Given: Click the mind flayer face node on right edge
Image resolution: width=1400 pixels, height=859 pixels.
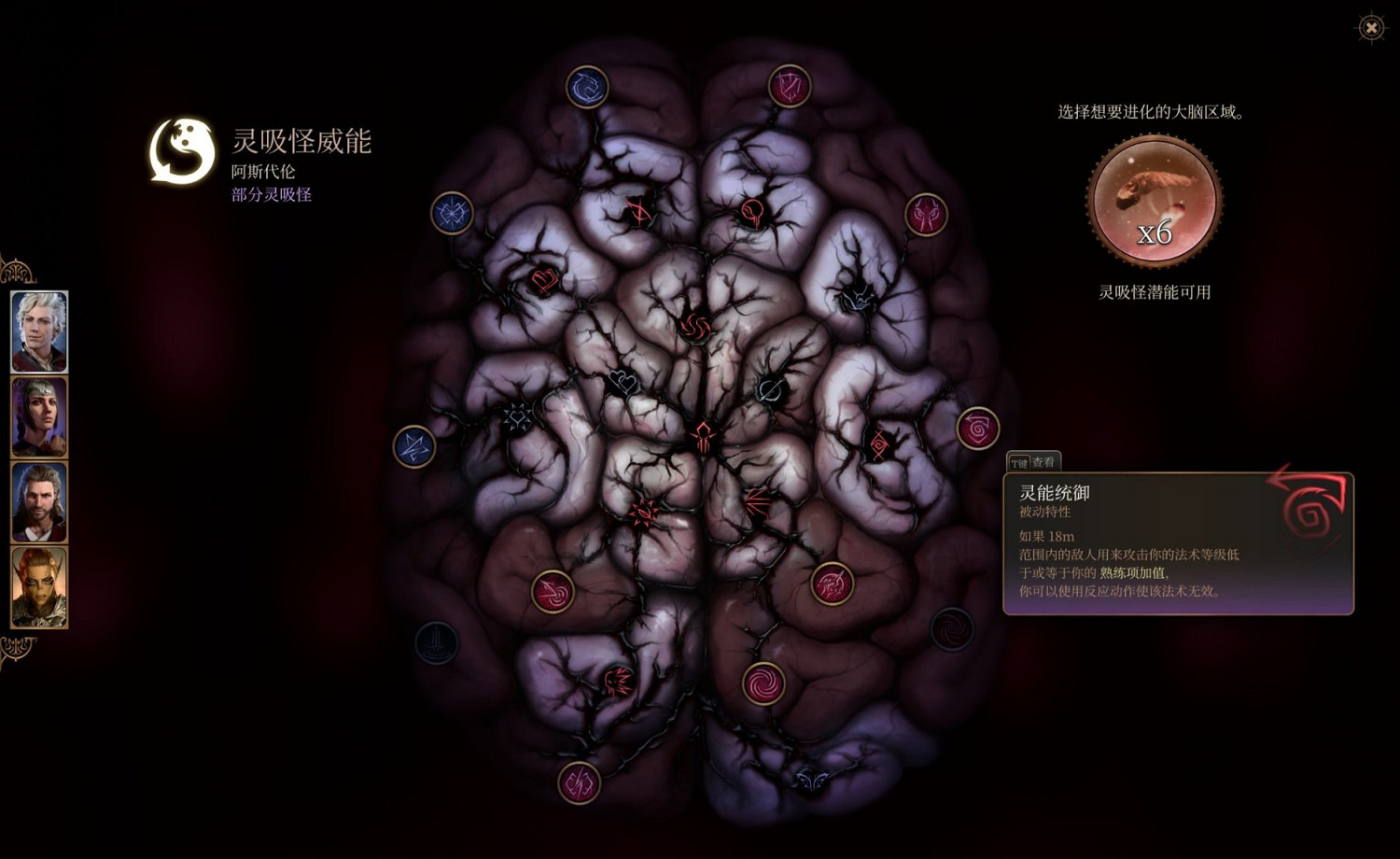Looking at the screenshot, I should 927,216.
